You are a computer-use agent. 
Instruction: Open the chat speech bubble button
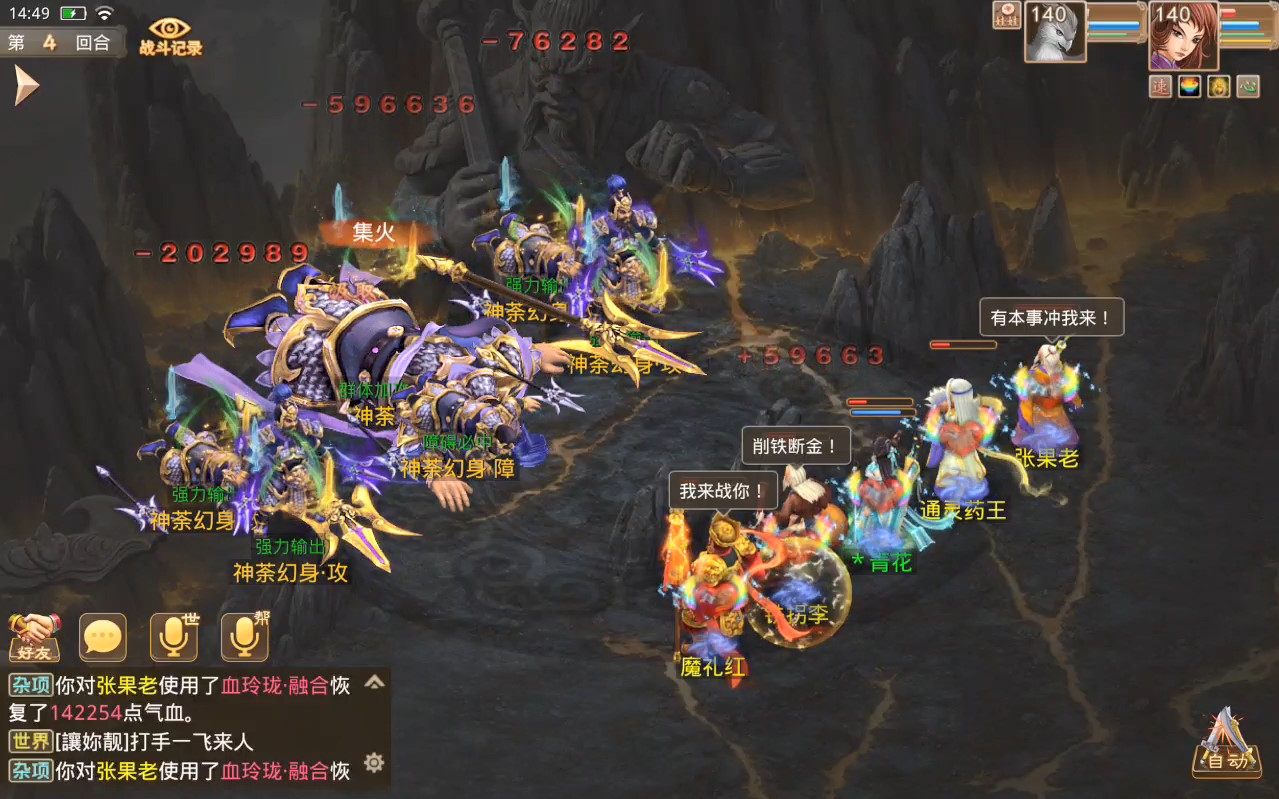[103, 637]
